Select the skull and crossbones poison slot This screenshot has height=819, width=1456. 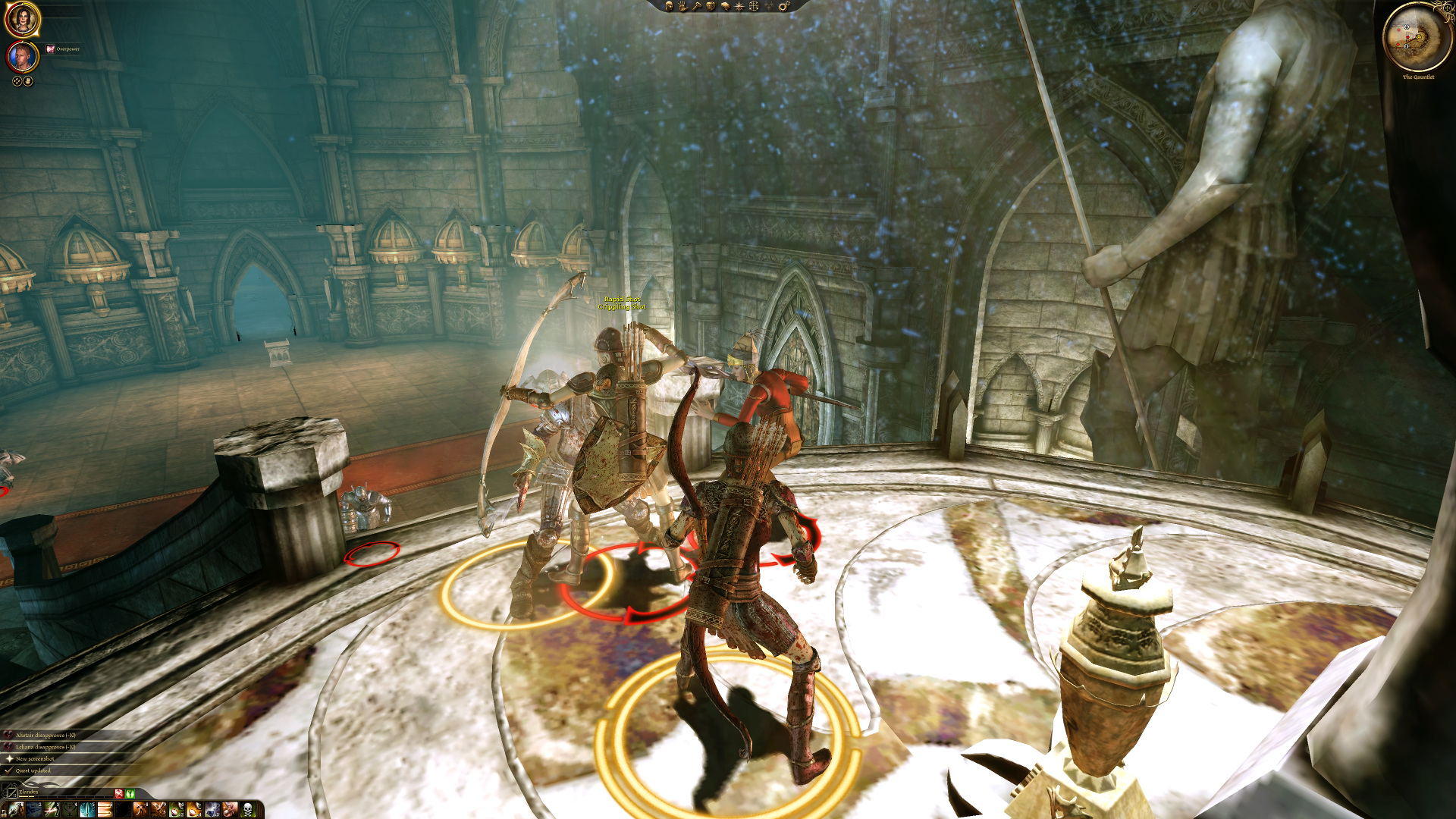(247, 810)
